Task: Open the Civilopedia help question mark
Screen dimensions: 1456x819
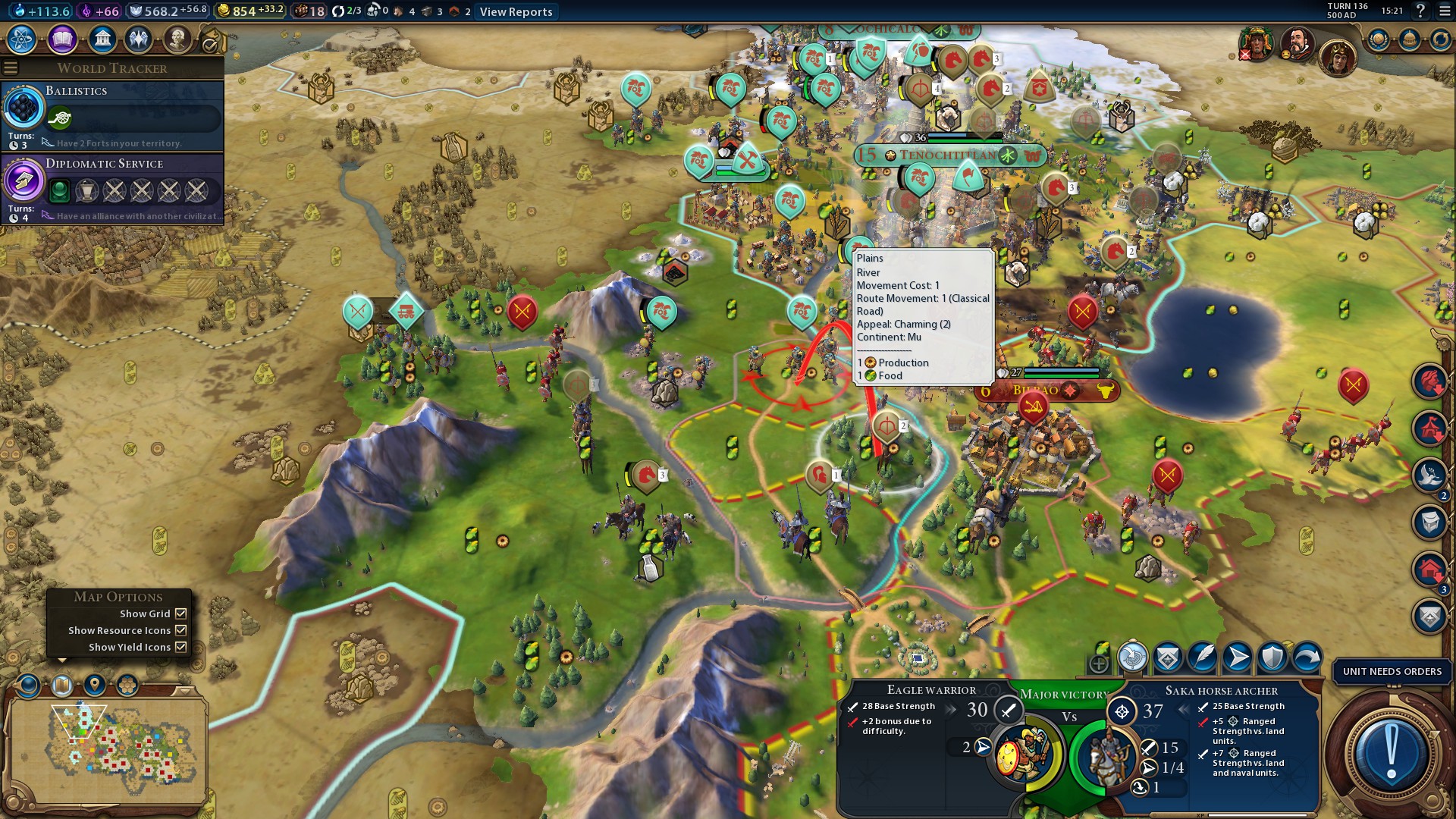Action: pos(1420,11)
